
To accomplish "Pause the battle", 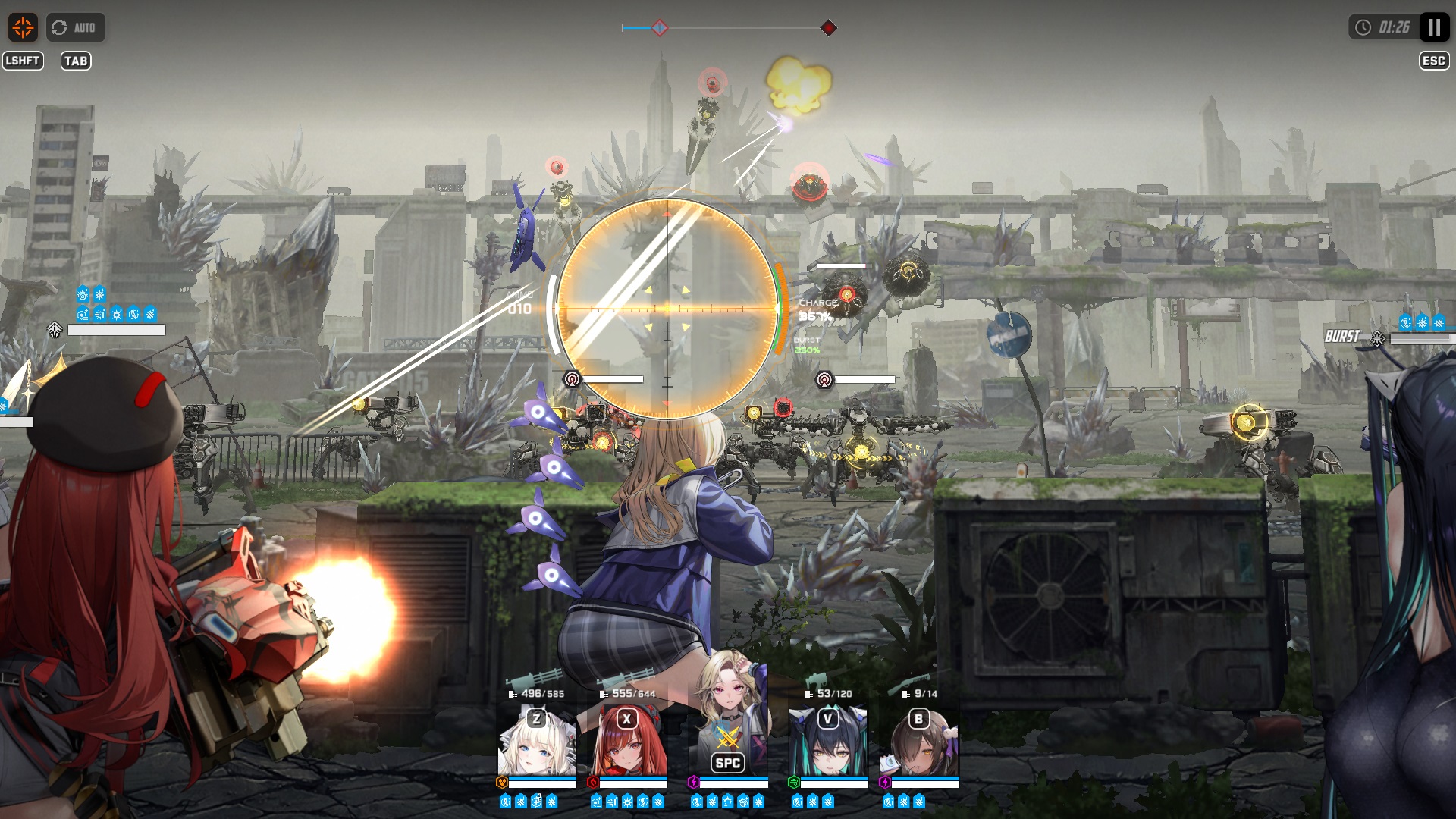I will tap(1434, 28).
